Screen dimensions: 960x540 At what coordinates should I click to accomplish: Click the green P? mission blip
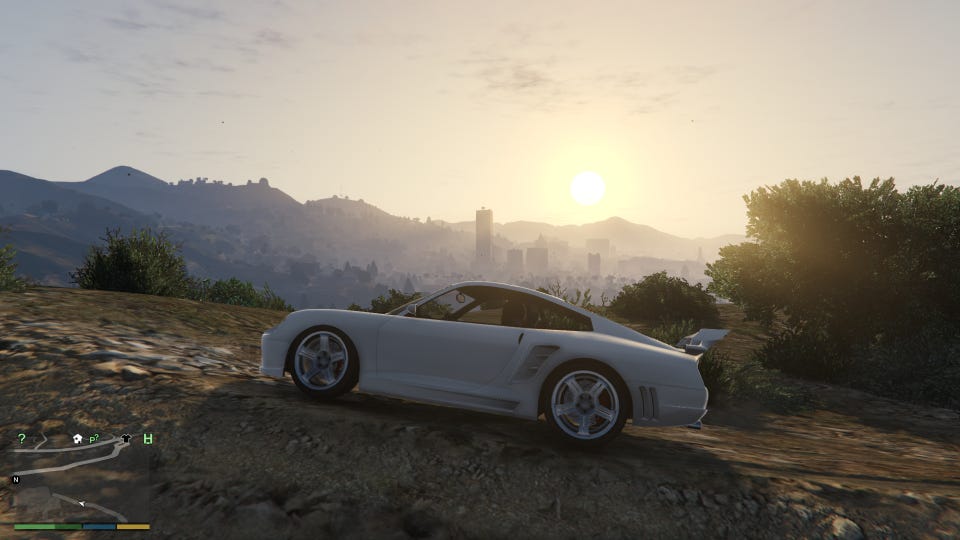[x=94, y=439]
